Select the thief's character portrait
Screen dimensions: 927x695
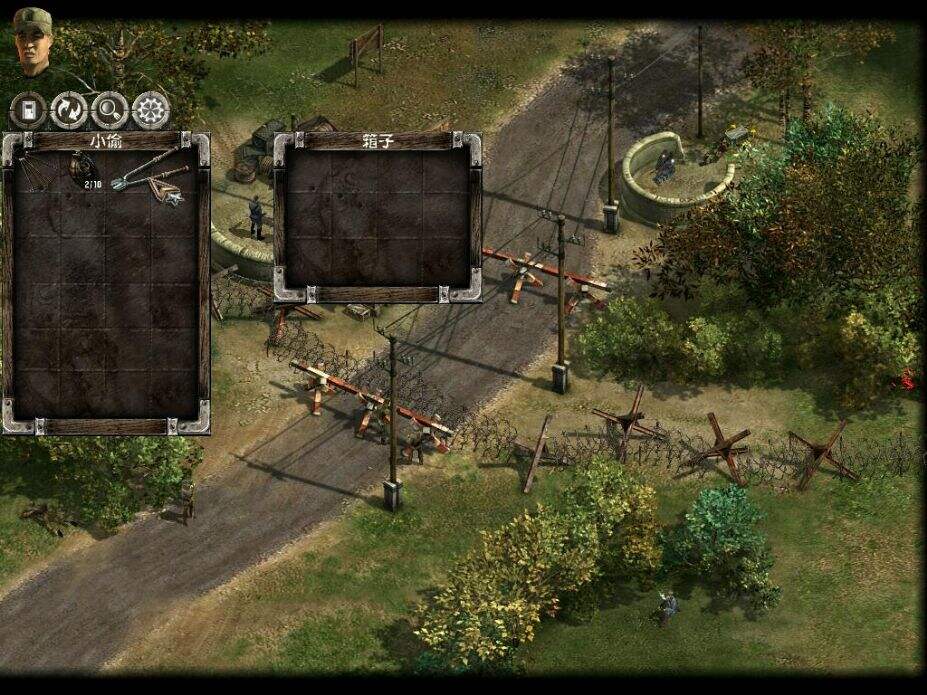point(32,42)
